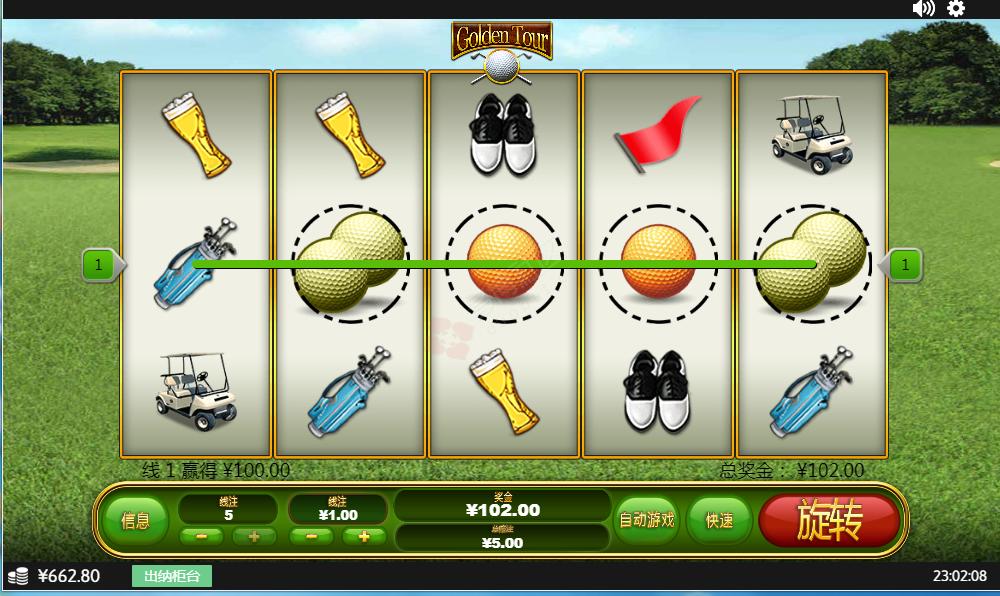Decrease the number of lines below 5

click(202, 536)
